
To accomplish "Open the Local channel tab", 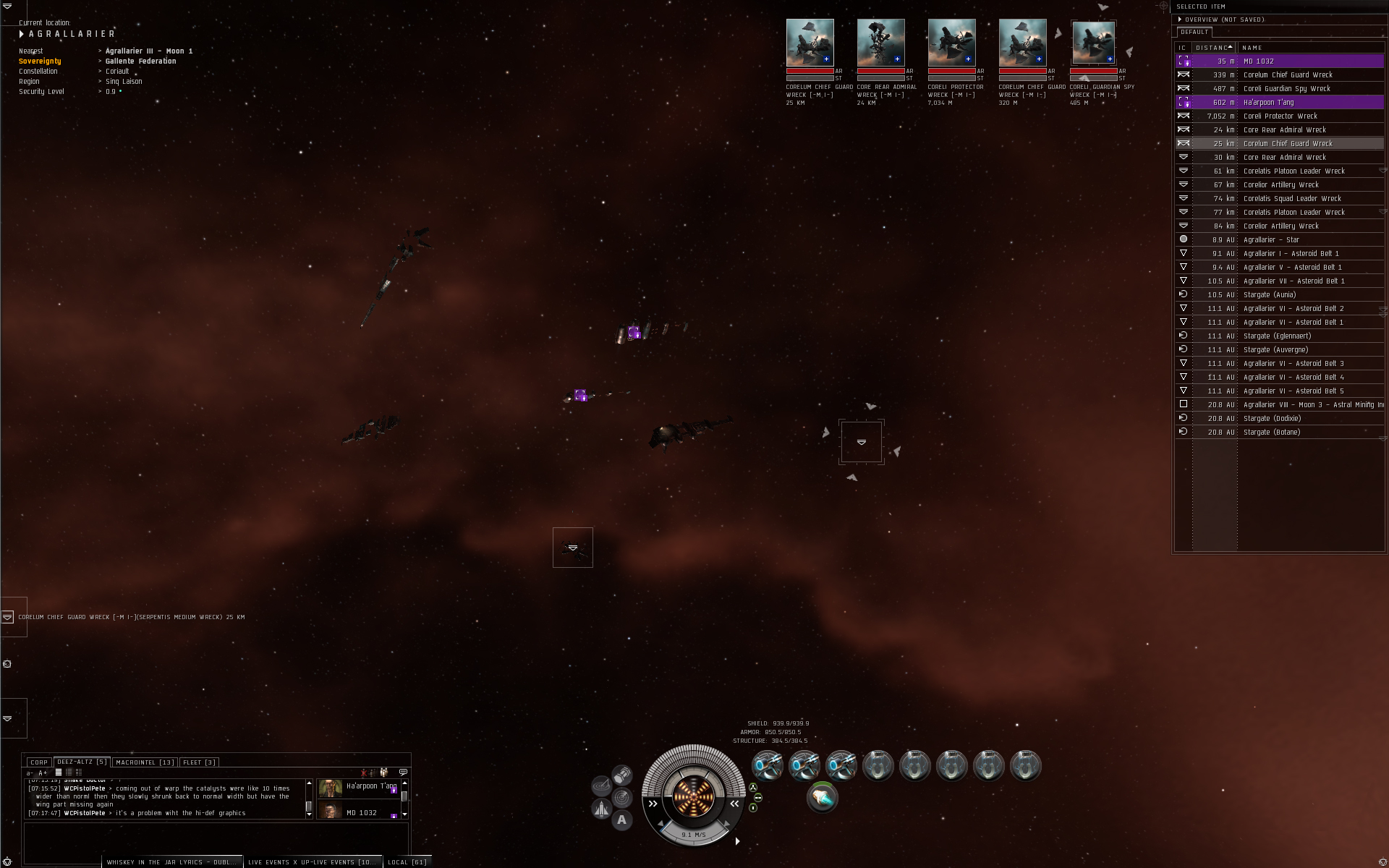I will click(407, 862).
